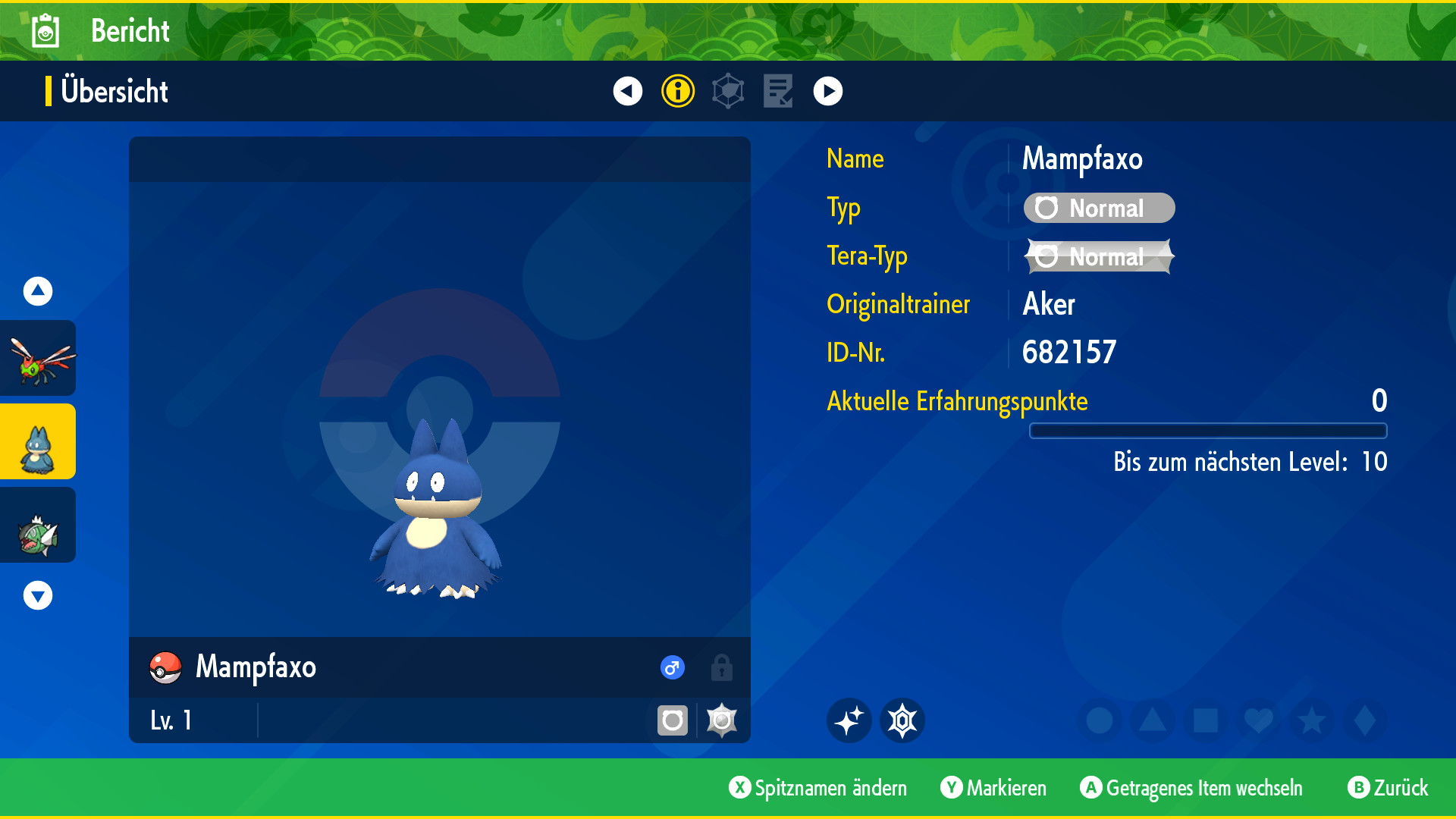Choose Spitznamen ändern option
Screen dimensions: 1456x819
pyautogui.click(x=817, y=788)
